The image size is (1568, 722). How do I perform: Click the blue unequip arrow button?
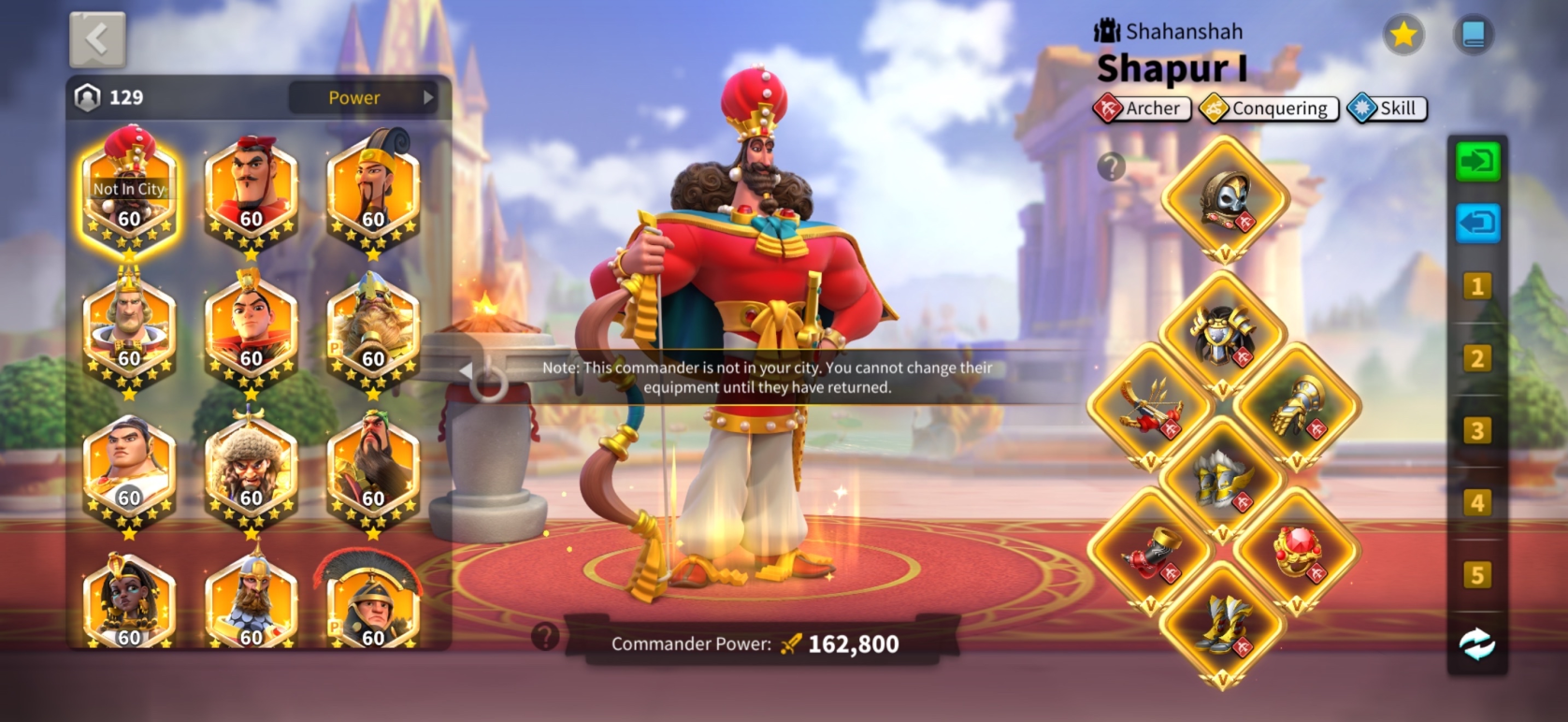click(1477, 224)
